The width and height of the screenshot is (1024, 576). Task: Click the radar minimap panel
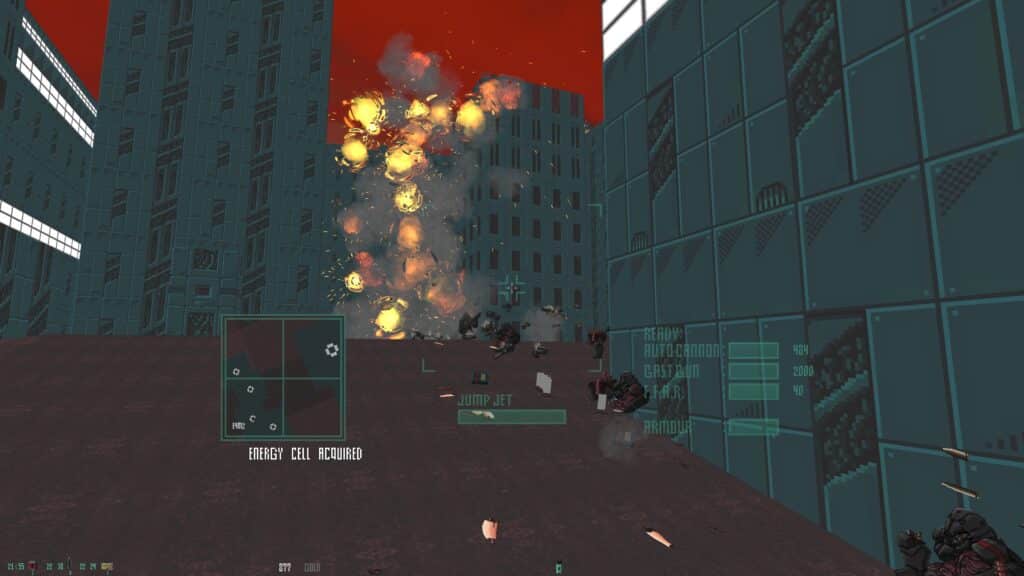[283, 378]
